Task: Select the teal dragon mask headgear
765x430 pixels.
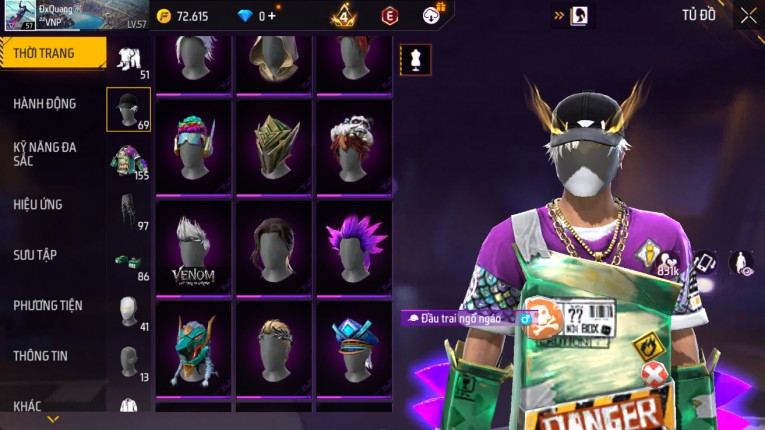Action: [x=194, y=346]
